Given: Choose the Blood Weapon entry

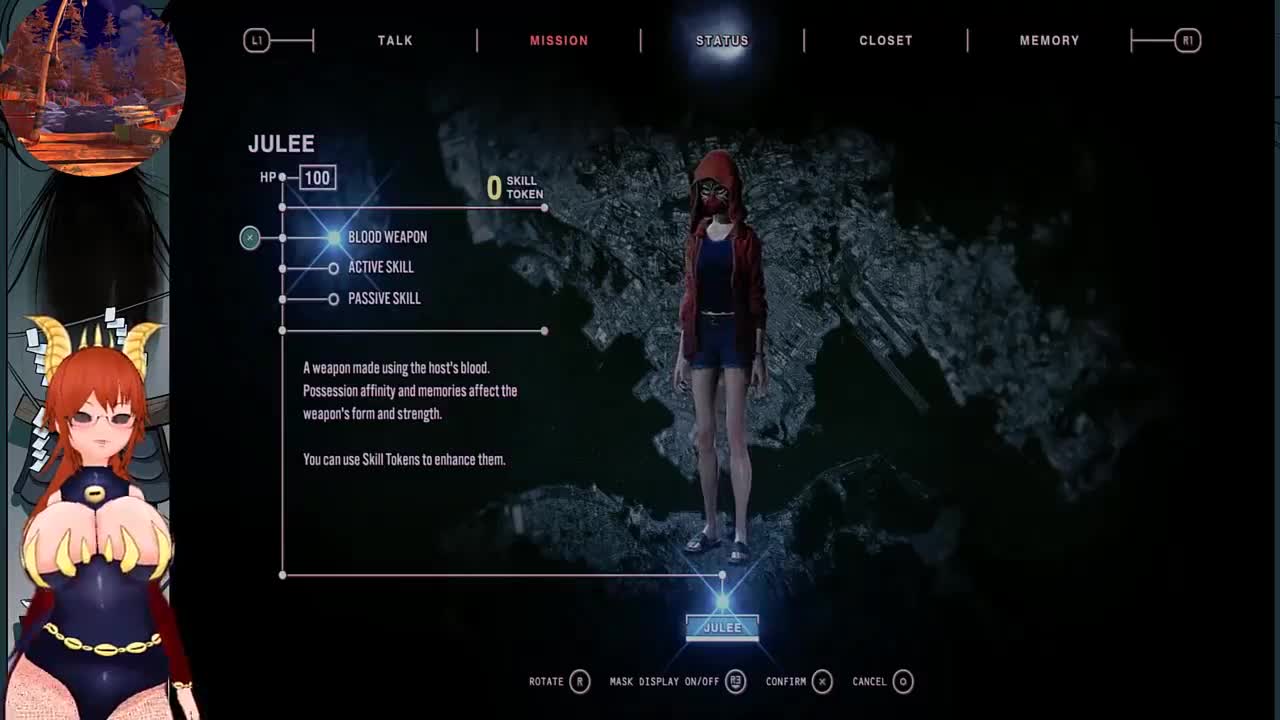Looking at the screenshot, I should [387, 237].
